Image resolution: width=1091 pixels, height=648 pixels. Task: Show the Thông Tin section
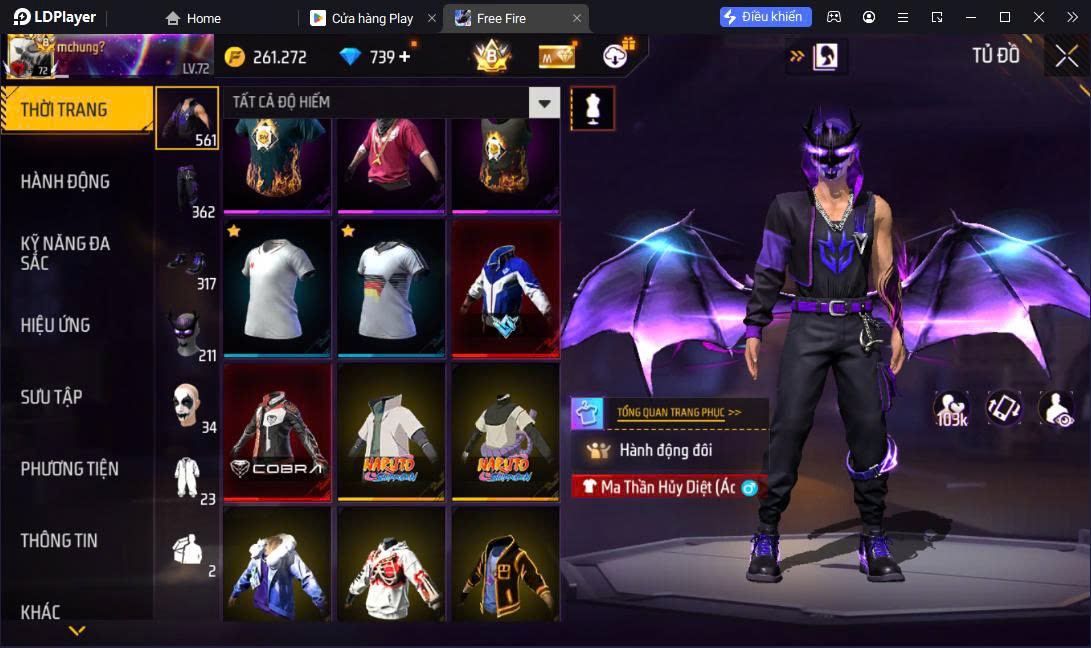(60, 541)
